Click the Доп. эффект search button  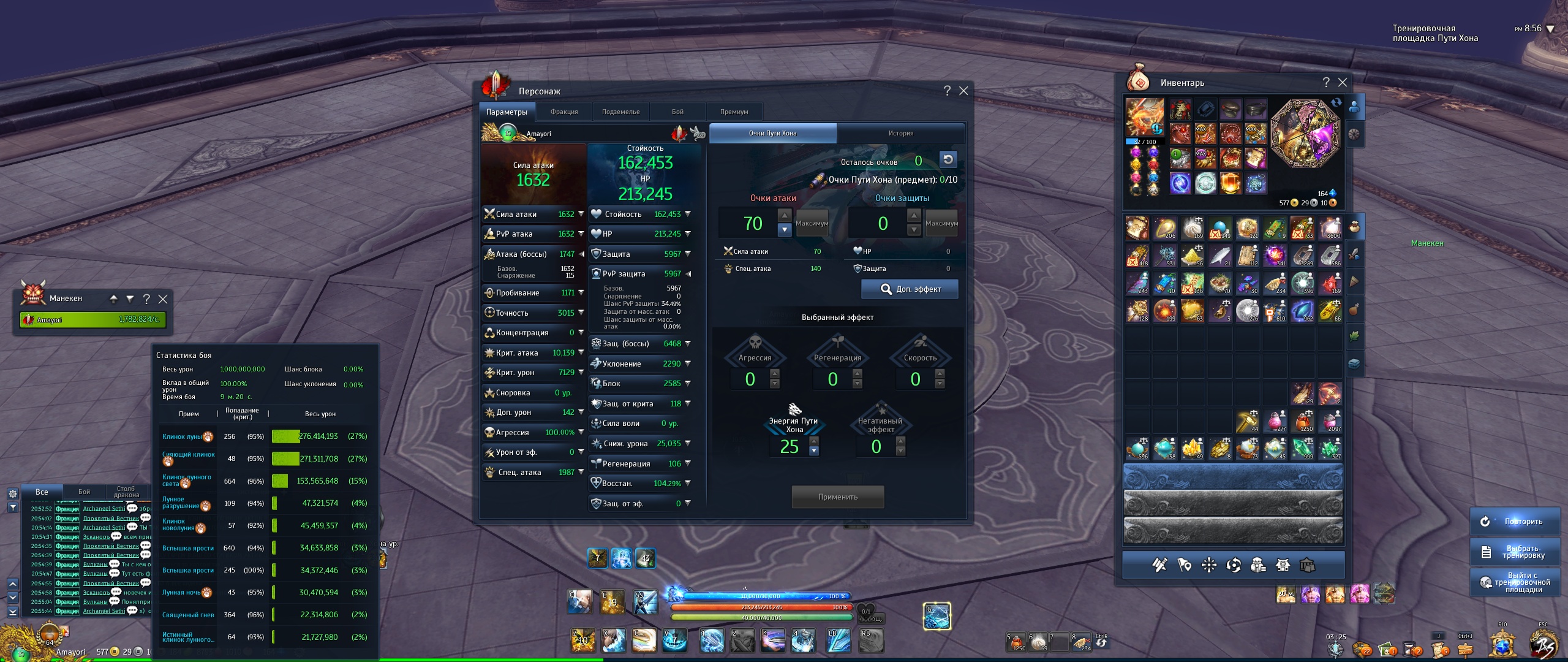[910, 289]
